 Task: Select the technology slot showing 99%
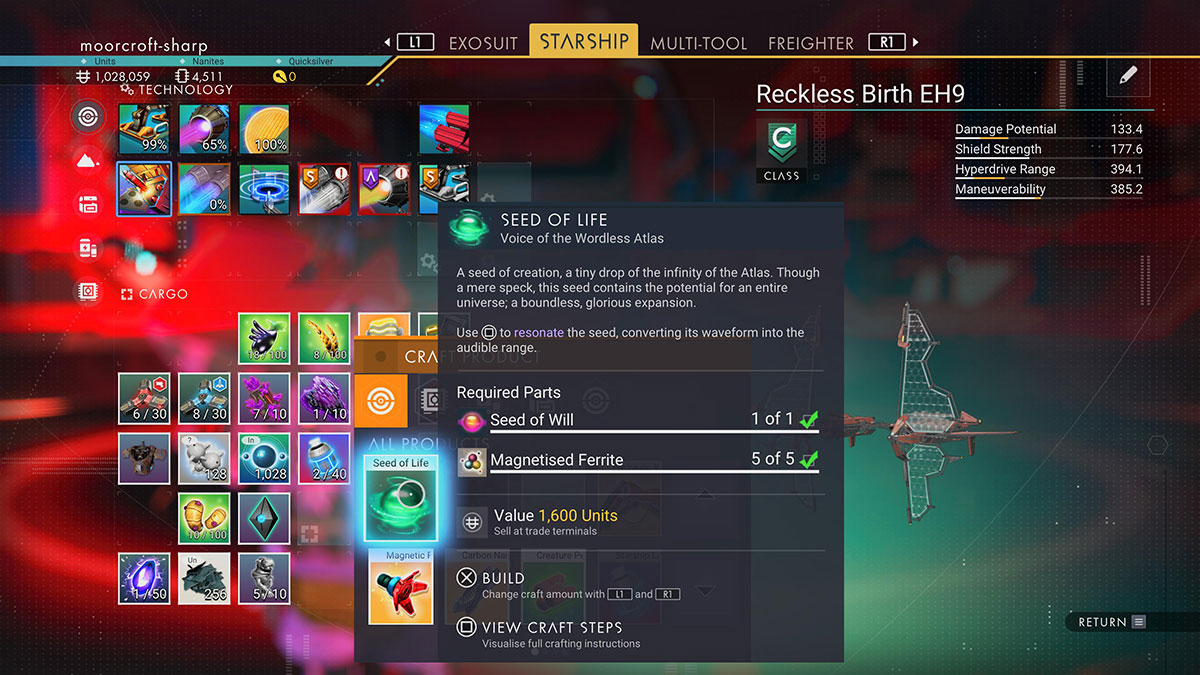144,130
